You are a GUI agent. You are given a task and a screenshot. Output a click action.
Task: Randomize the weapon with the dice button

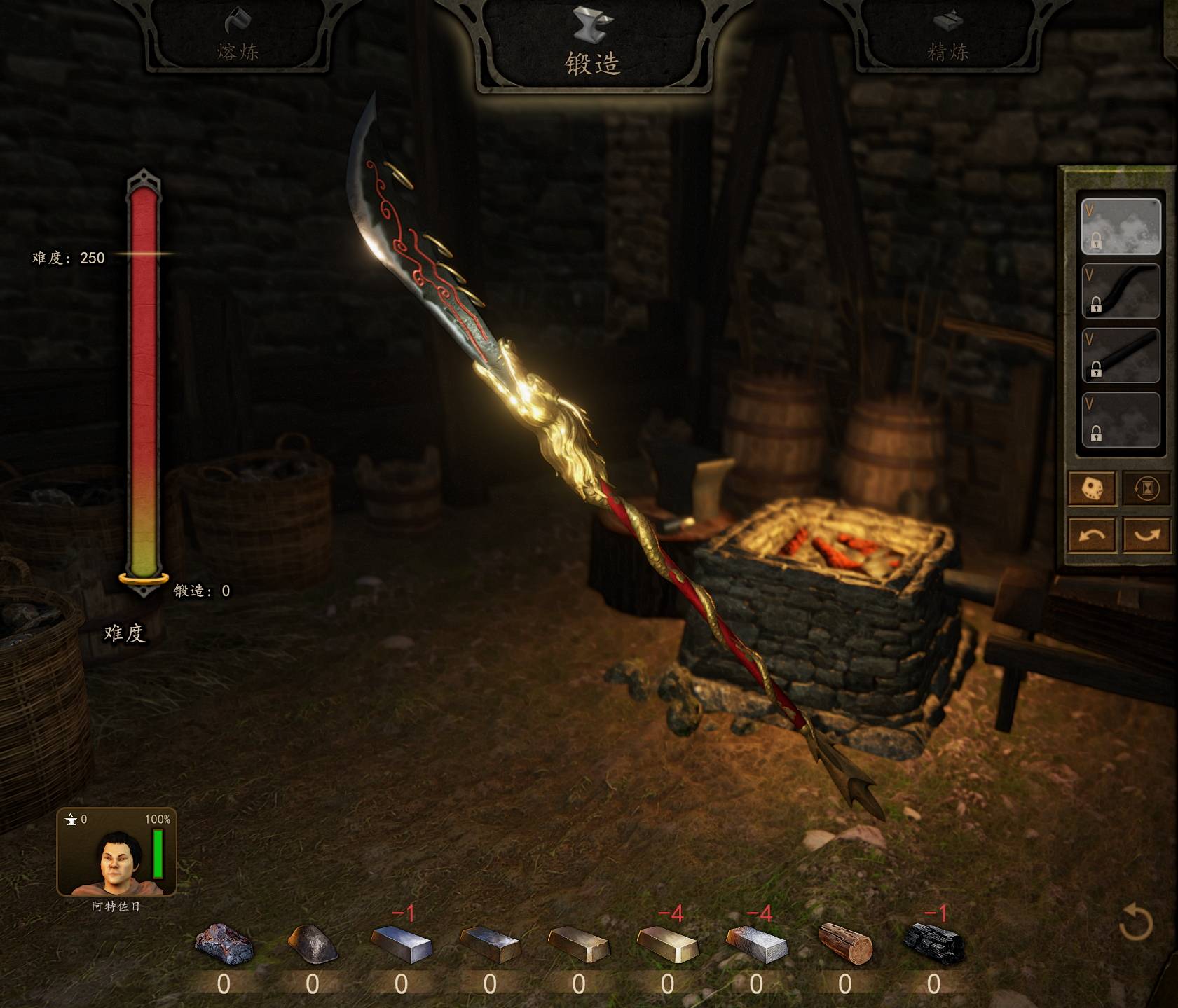click(1092, 488)
